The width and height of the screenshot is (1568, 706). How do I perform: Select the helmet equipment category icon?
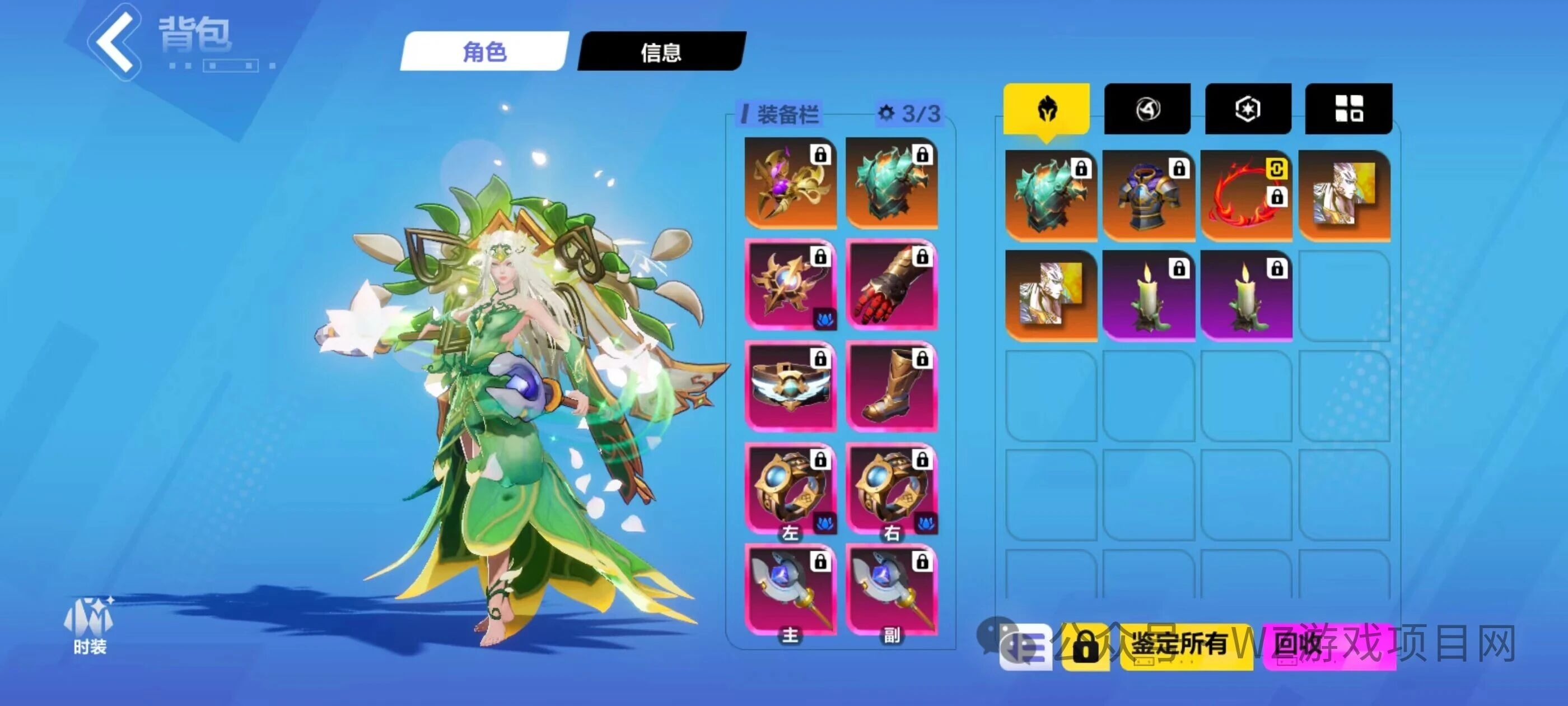1047,110
